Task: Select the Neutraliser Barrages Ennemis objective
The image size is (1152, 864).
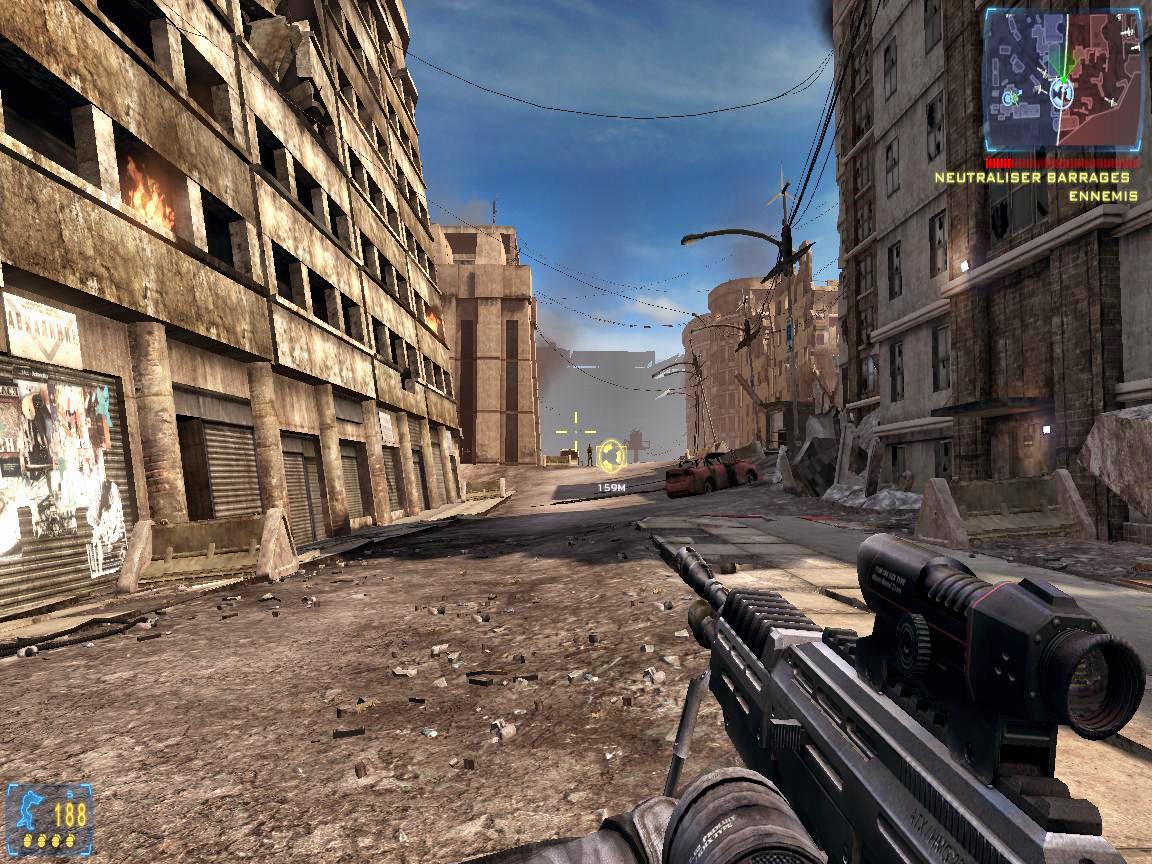Action: point(1037,186)
